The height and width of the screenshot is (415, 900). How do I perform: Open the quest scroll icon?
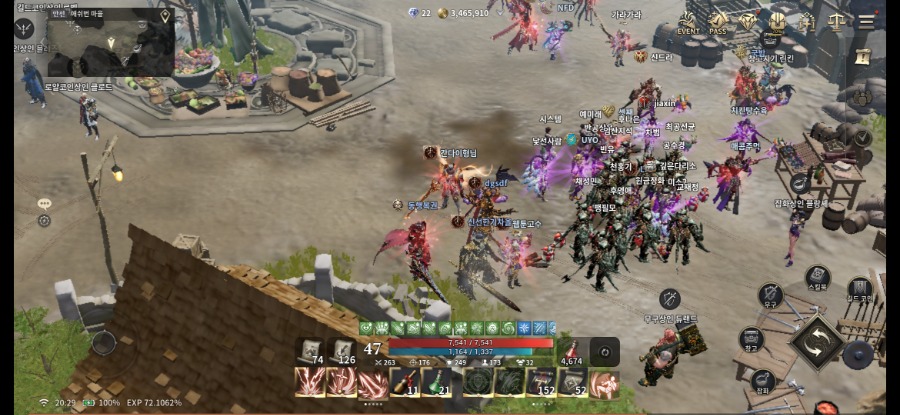click(x=861, y=54)
